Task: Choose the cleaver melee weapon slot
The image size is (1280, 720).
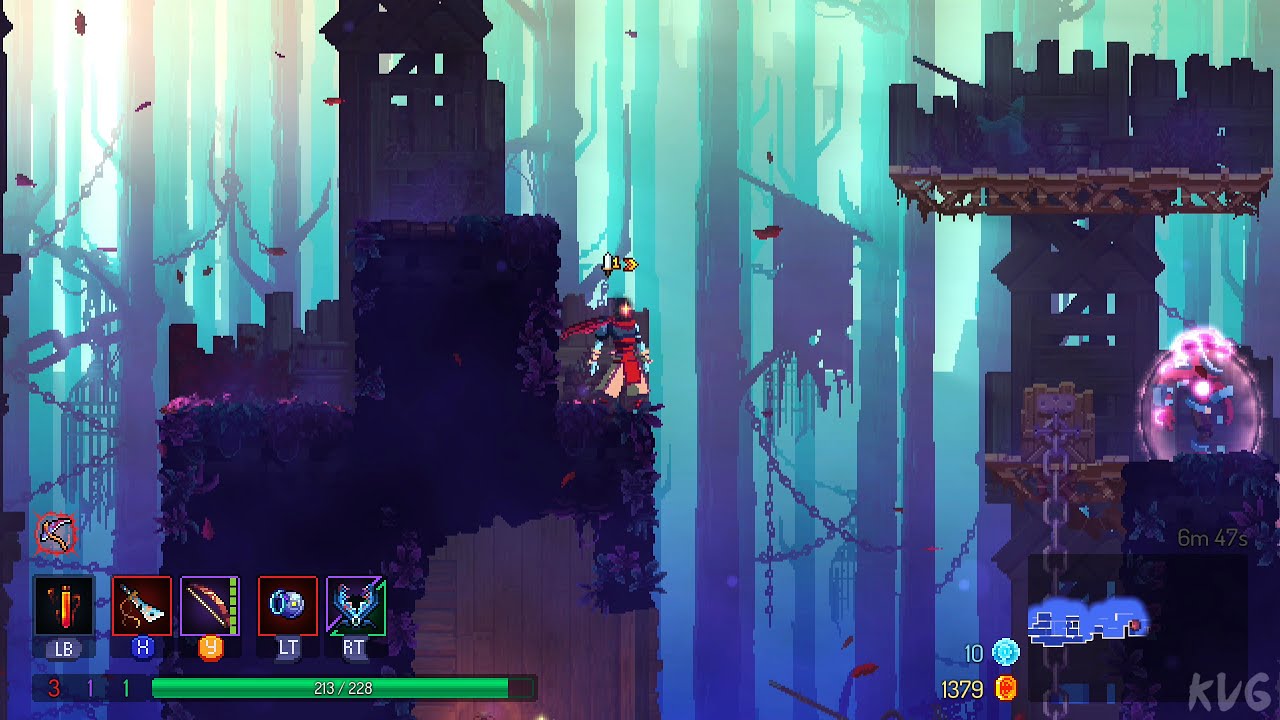Action: (142, 606)
